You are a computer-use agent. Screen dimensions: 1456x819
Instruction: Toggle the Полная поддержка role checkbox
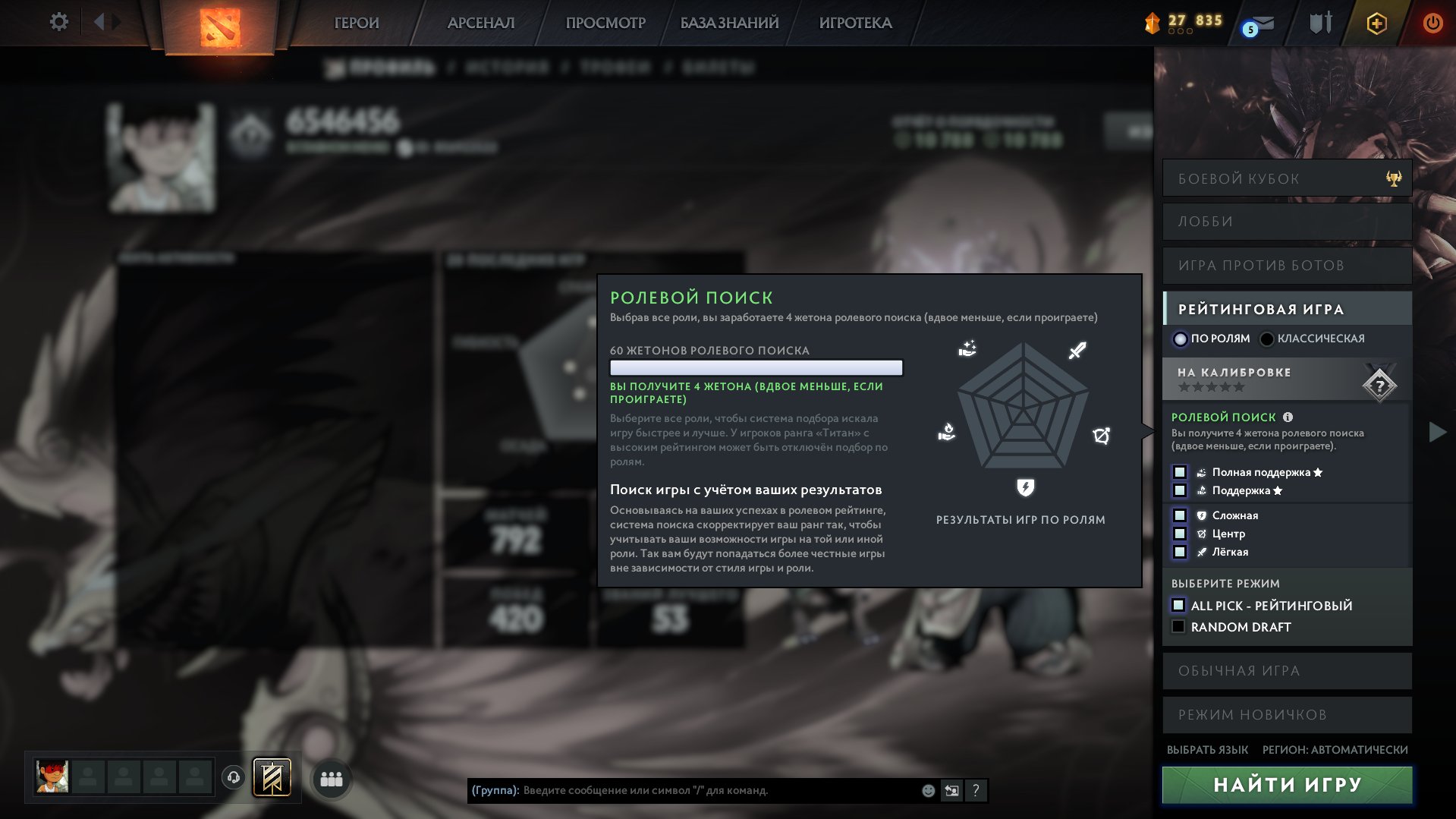pyautogui.click(x=1180, y=472)
